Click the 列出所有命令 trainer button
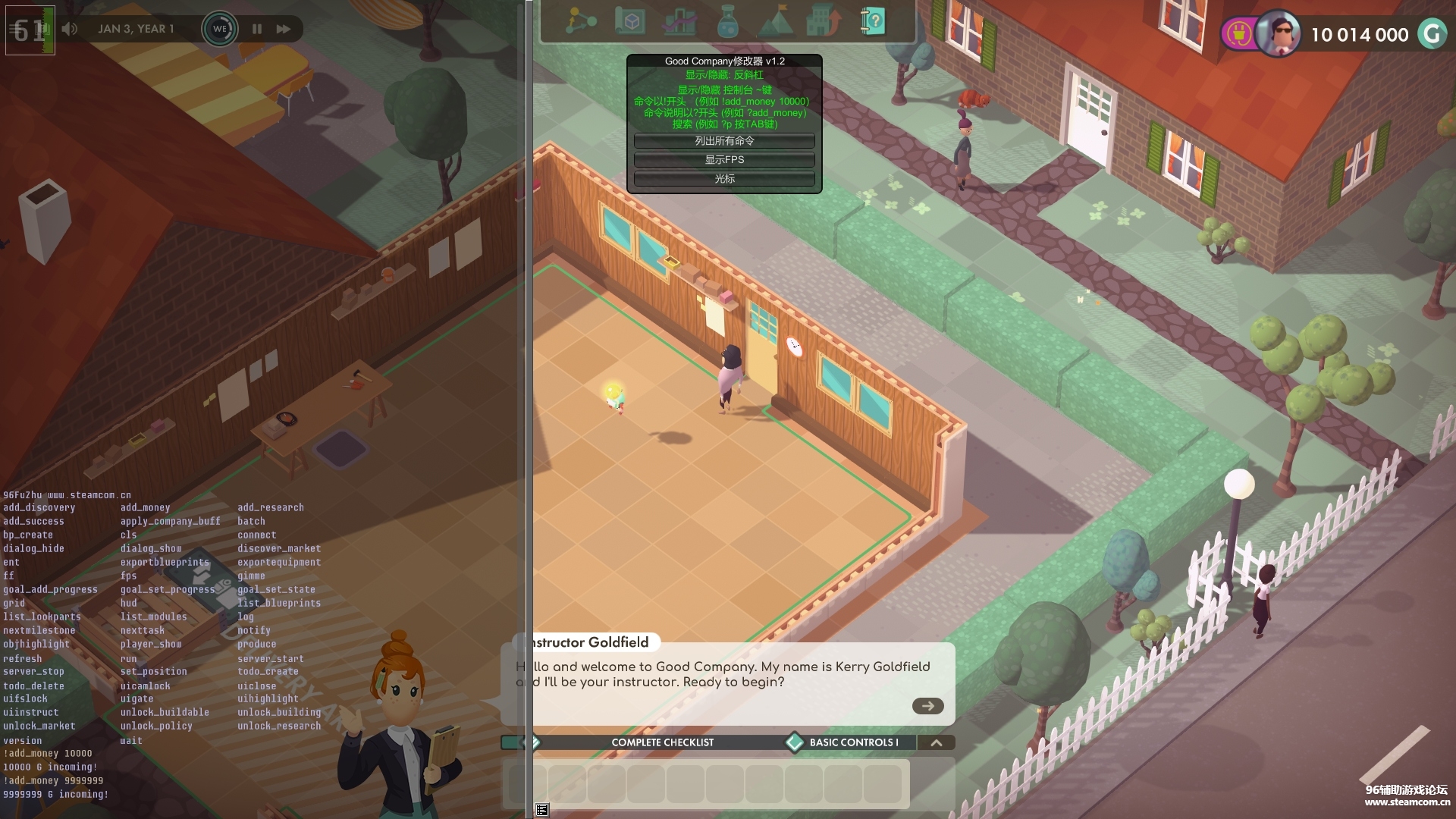This screenshot has height=819, width=1456. tap(724, 141)
